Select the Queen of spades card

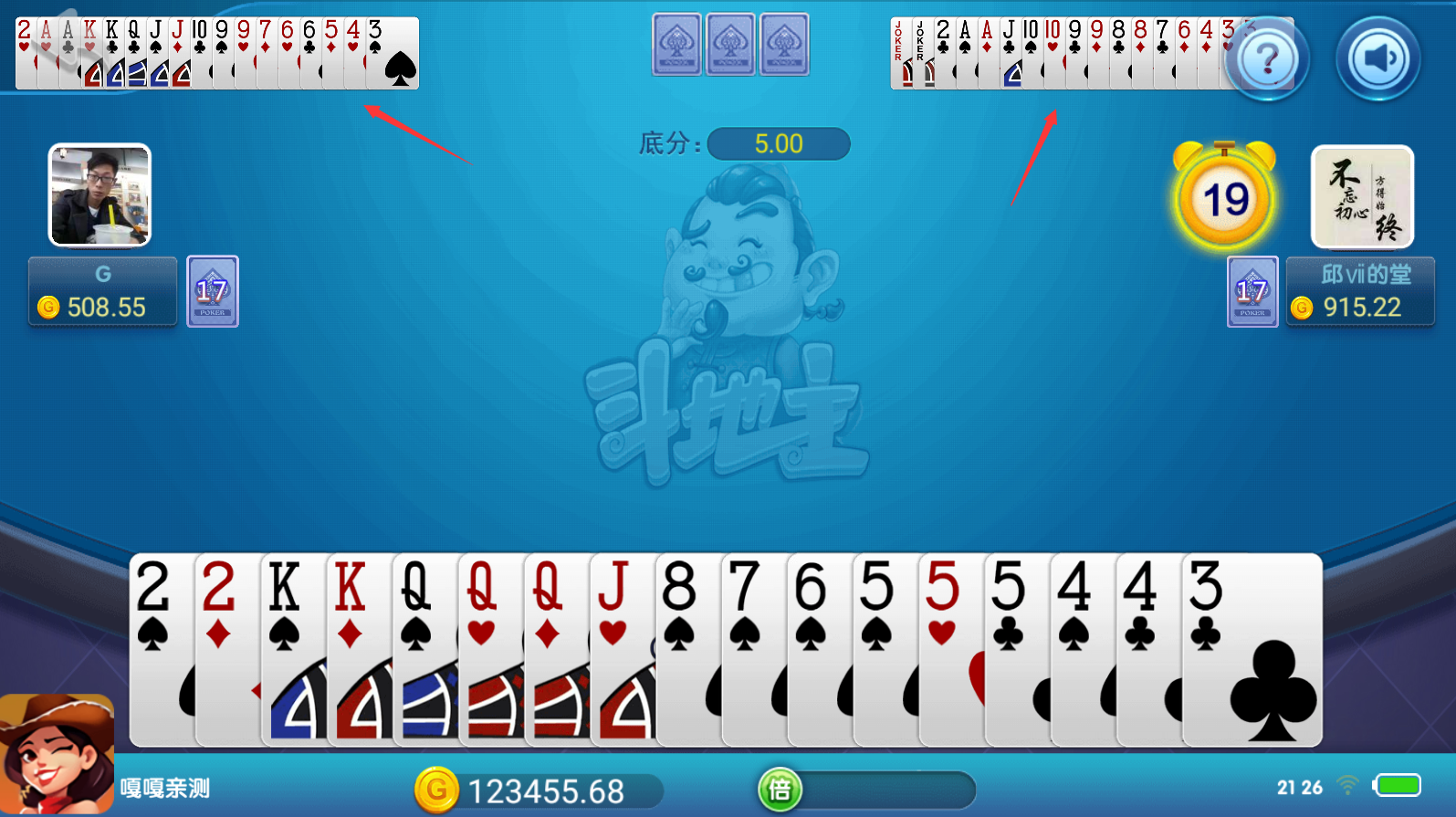(424, 648)
